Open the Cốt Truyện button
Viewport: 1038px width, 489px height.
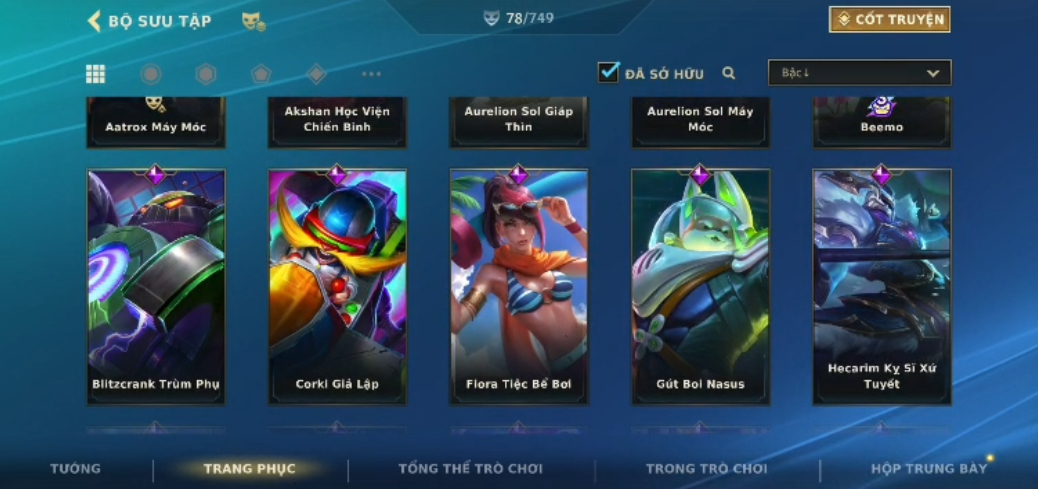tap(889, 19)
